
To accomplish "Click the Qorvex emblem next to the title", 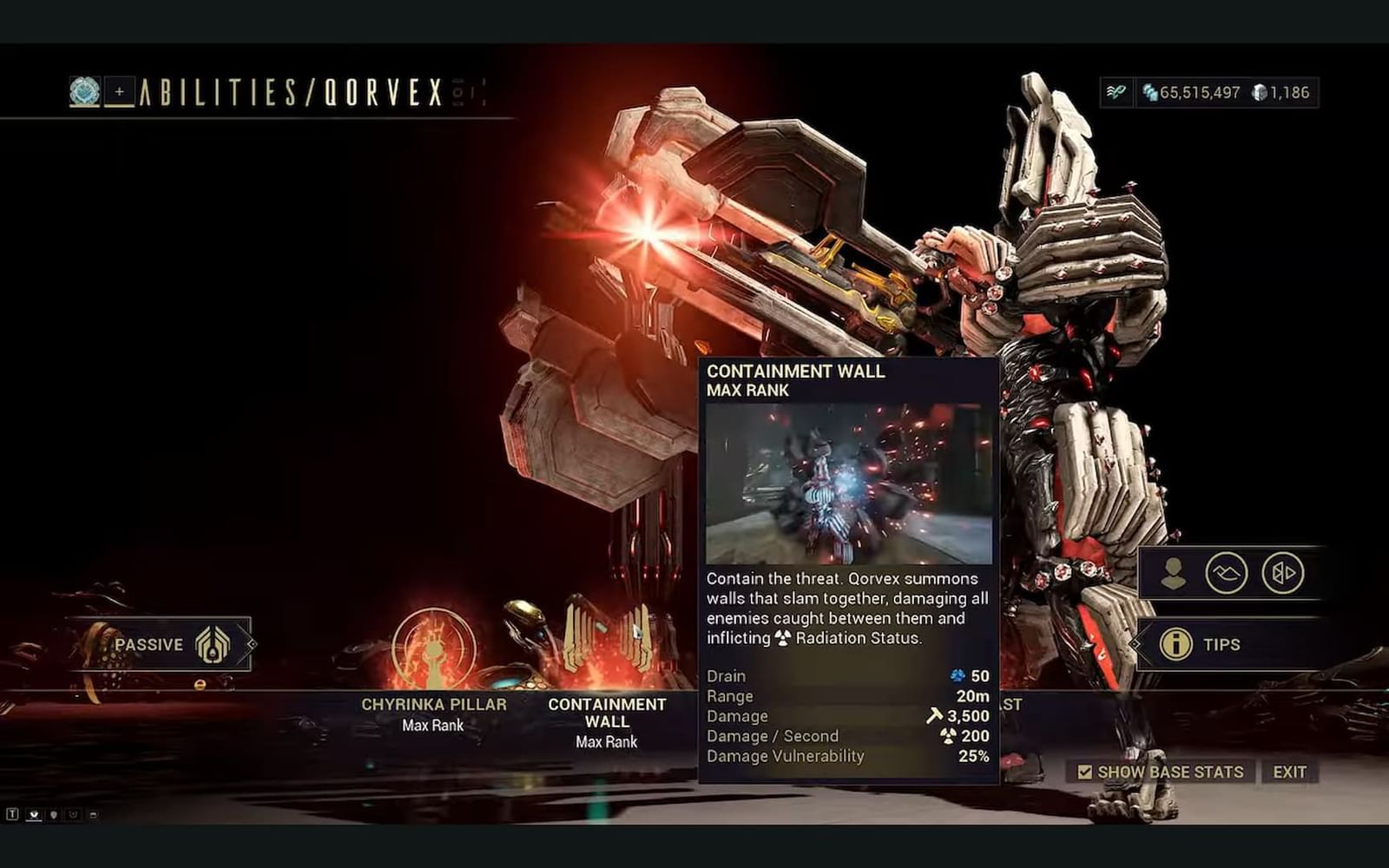I will (83, 92).
